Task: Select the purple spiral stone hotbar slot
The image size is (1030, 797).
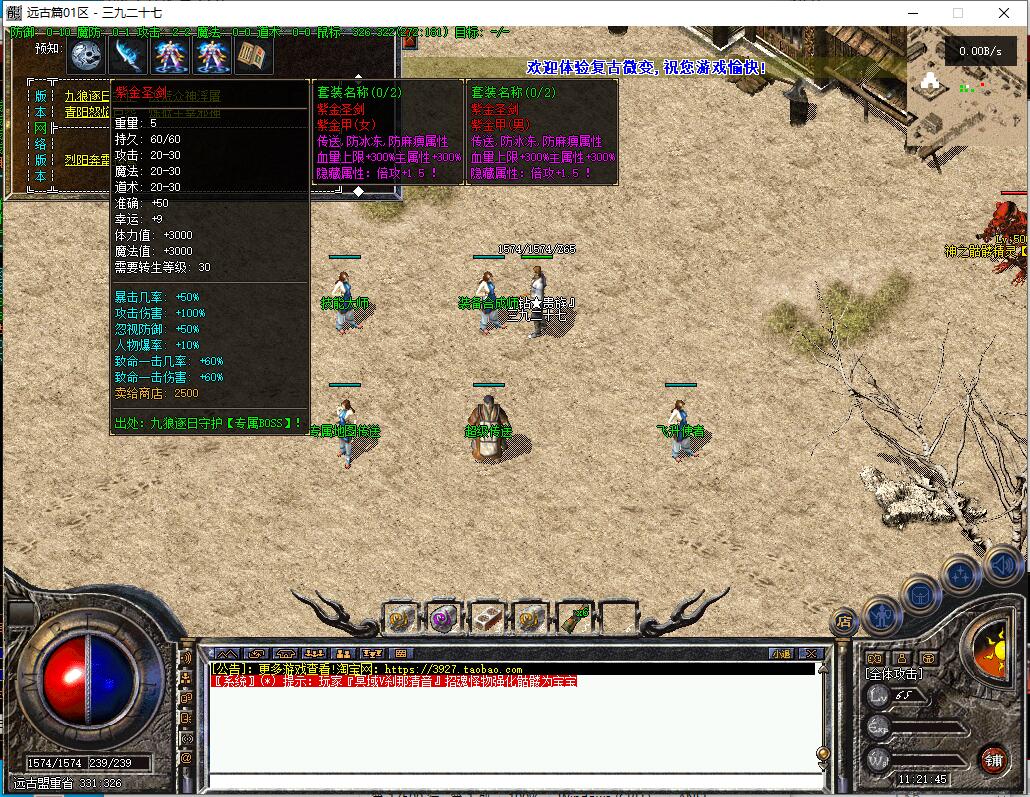Action: coord(443,619)
